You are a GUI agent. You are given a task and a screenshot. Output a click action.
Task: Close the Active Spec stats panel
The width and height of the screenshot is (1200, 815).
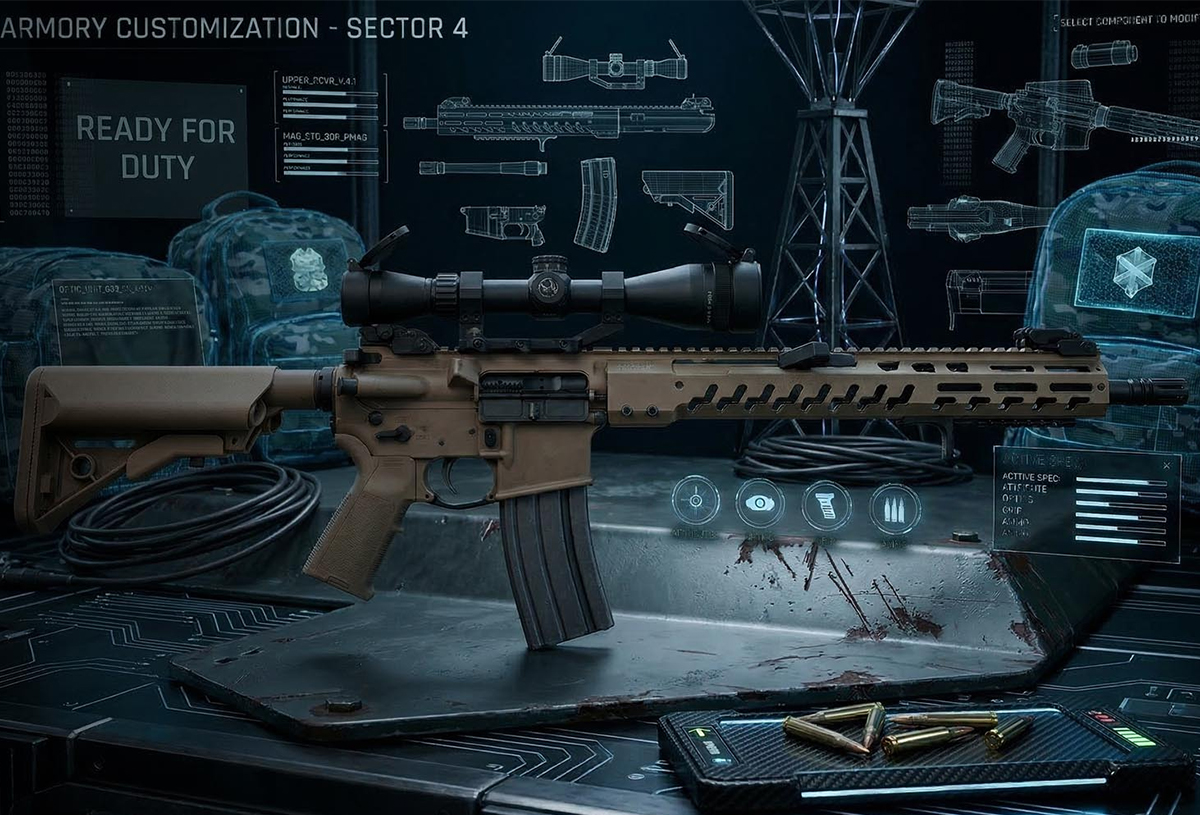1165,464
